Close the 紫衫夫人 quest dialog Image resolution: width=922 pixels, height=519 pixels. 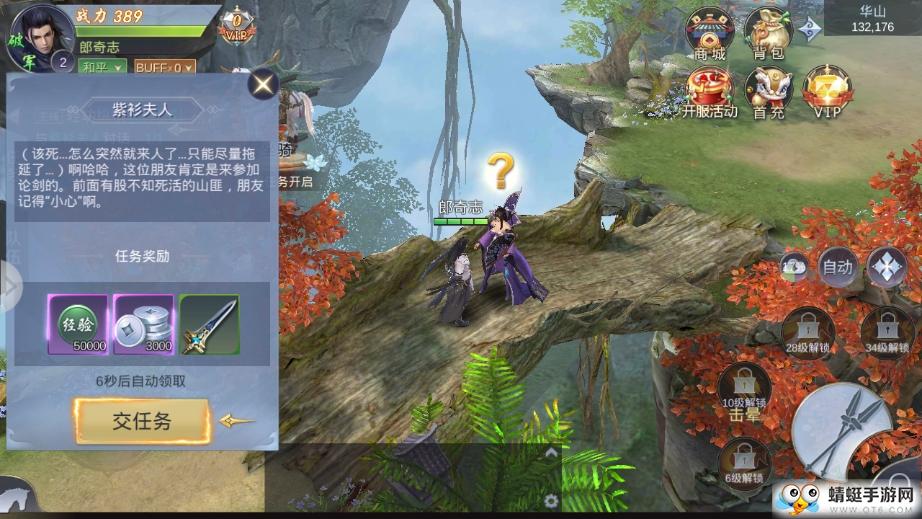263,84
